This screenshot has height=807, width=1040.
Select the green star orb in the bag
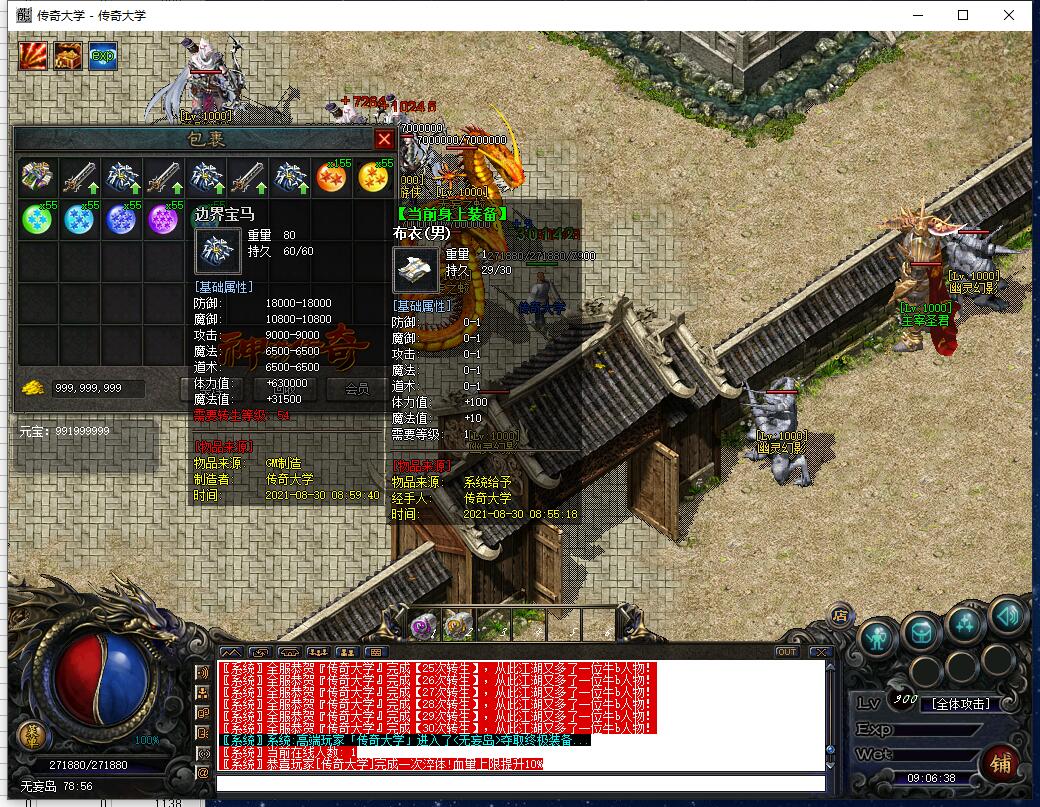tap(37, 219)
